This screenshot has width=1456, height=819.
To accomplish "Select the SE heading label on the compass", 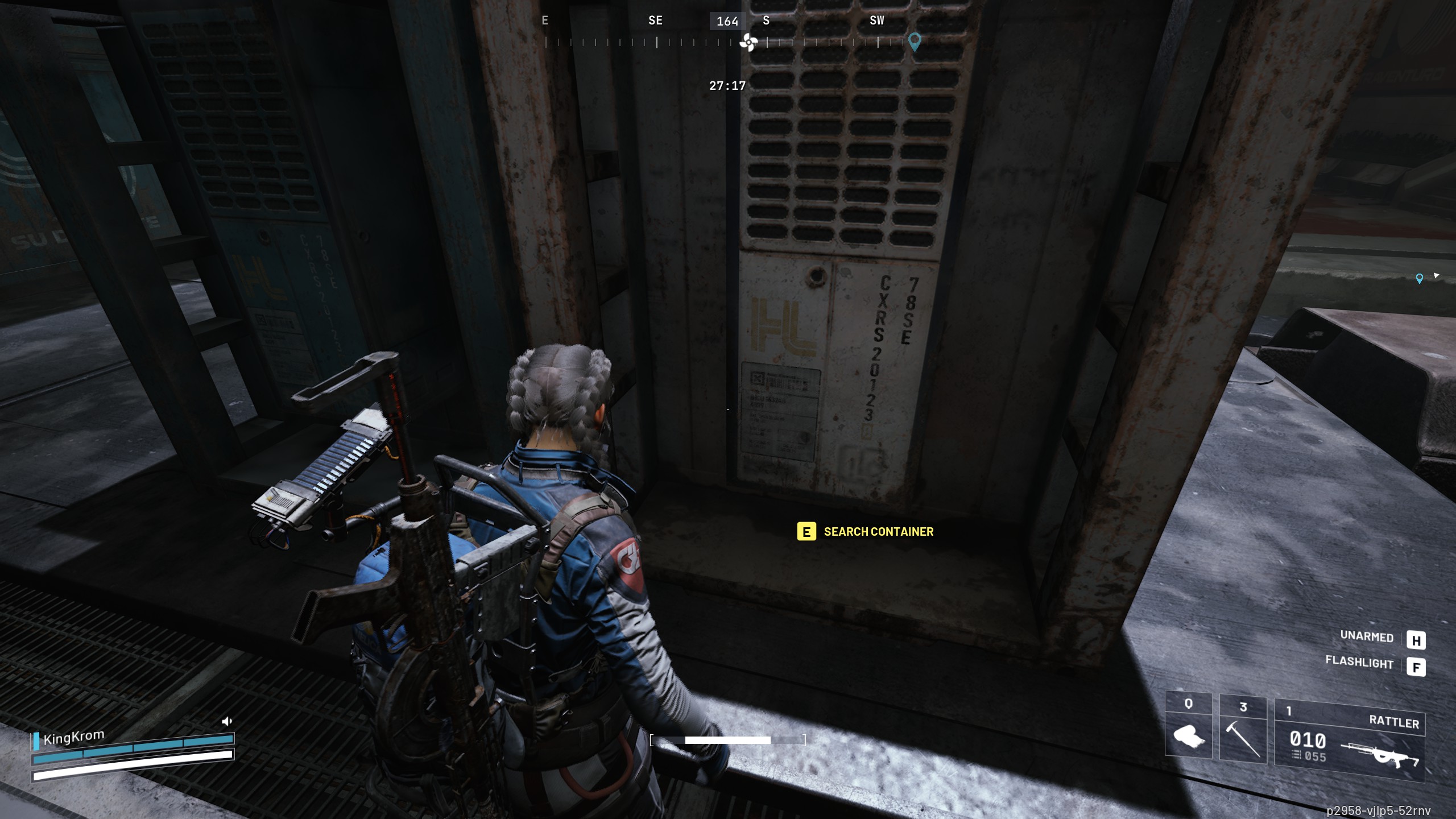I will [655, 20].
